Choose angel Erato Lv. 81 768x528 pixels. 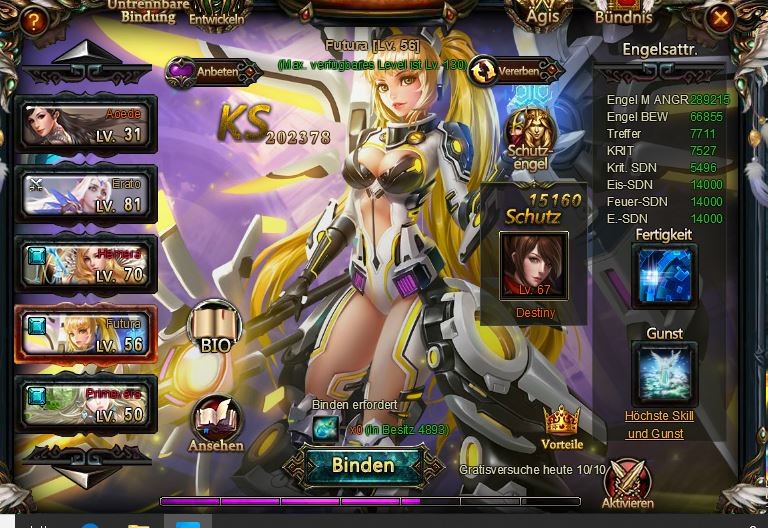(x=86, y=194)
